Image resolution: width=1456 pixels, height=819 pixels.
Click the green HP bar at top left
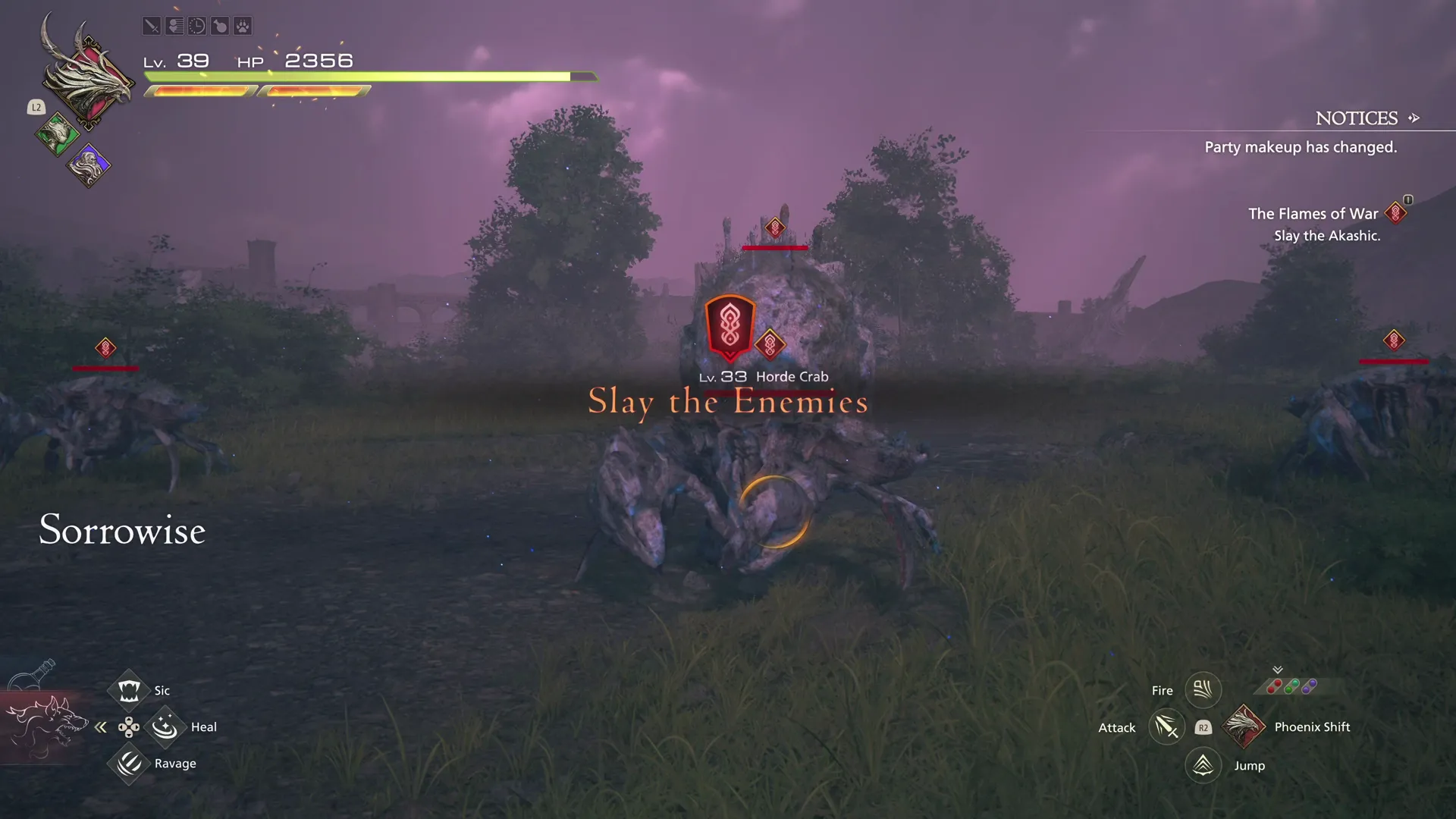click(356, 76)
